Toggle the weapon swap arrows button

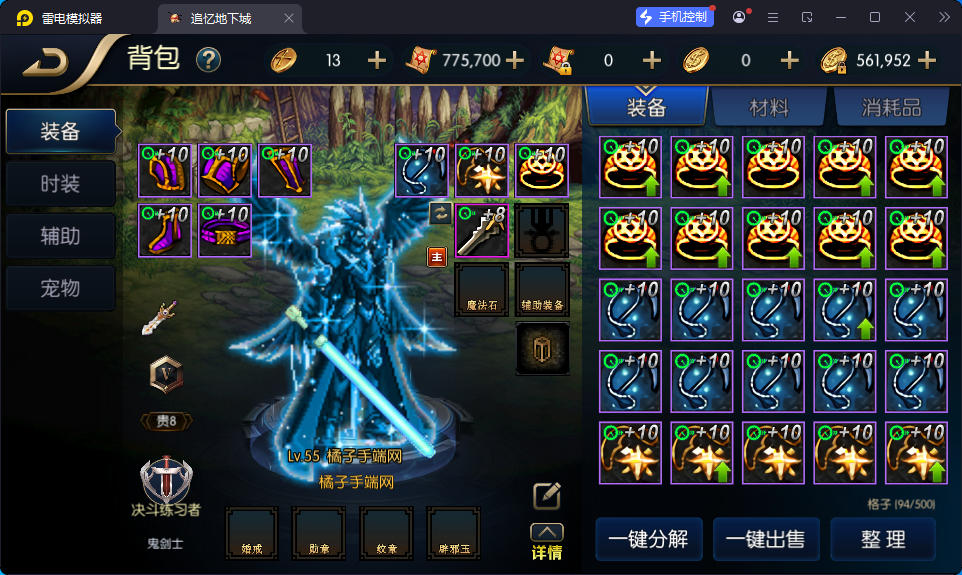[x=439, y=212]
